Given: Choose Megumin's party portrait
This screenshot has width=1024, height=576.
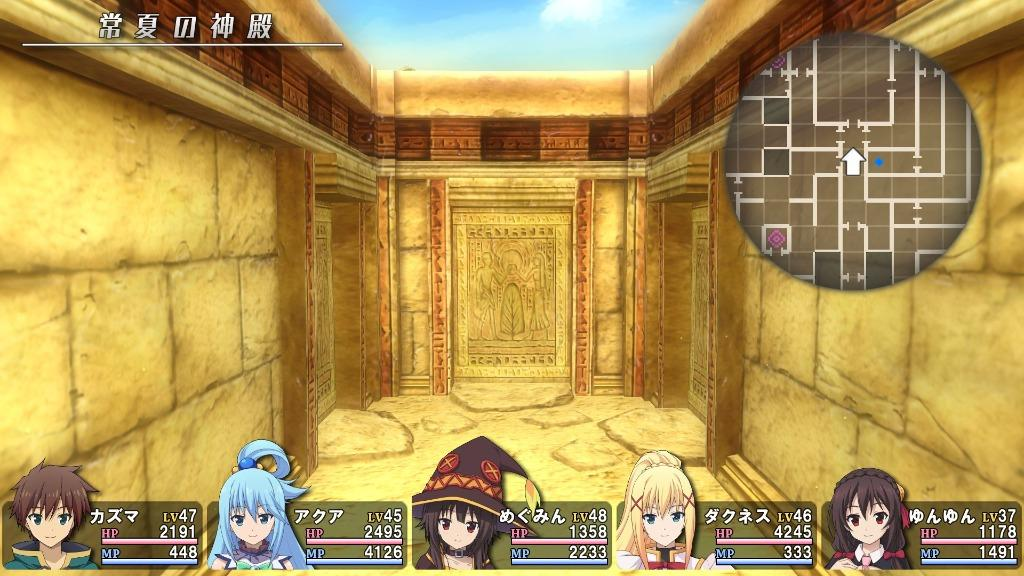Looking at the screenshot, I should click(x=457, y=516).
